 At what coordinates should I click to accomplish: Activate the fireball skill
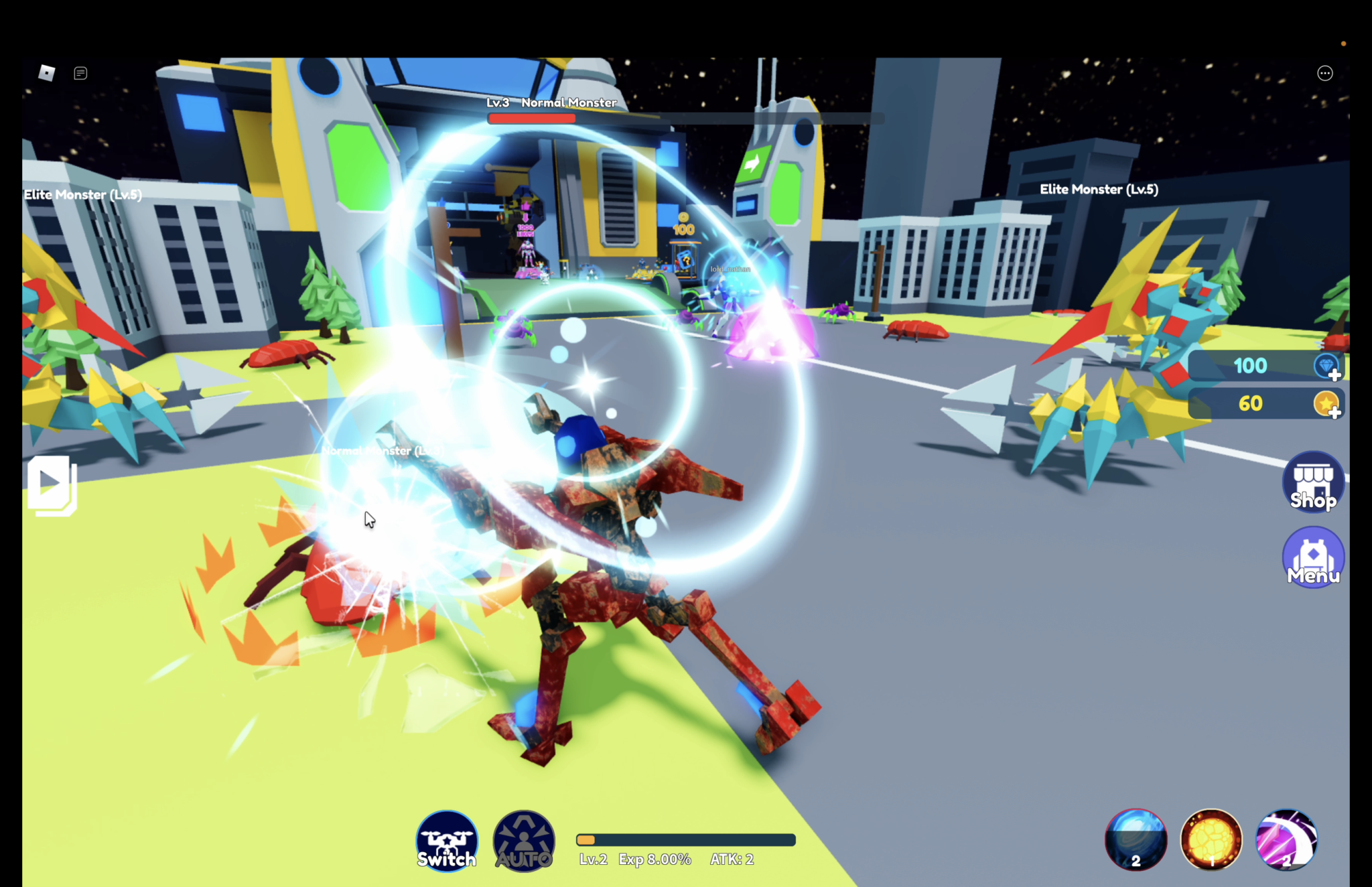1212,839
